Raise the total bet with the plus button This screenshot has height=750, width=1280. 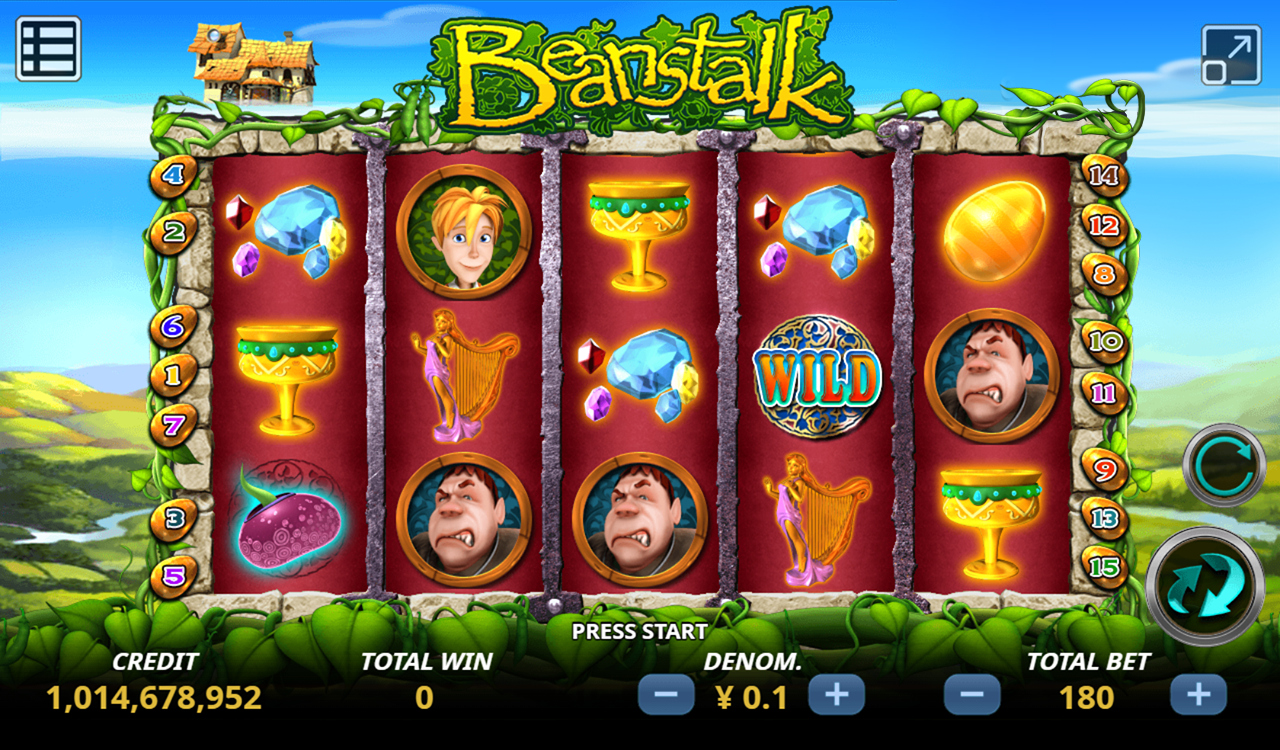pos(1198,695)
